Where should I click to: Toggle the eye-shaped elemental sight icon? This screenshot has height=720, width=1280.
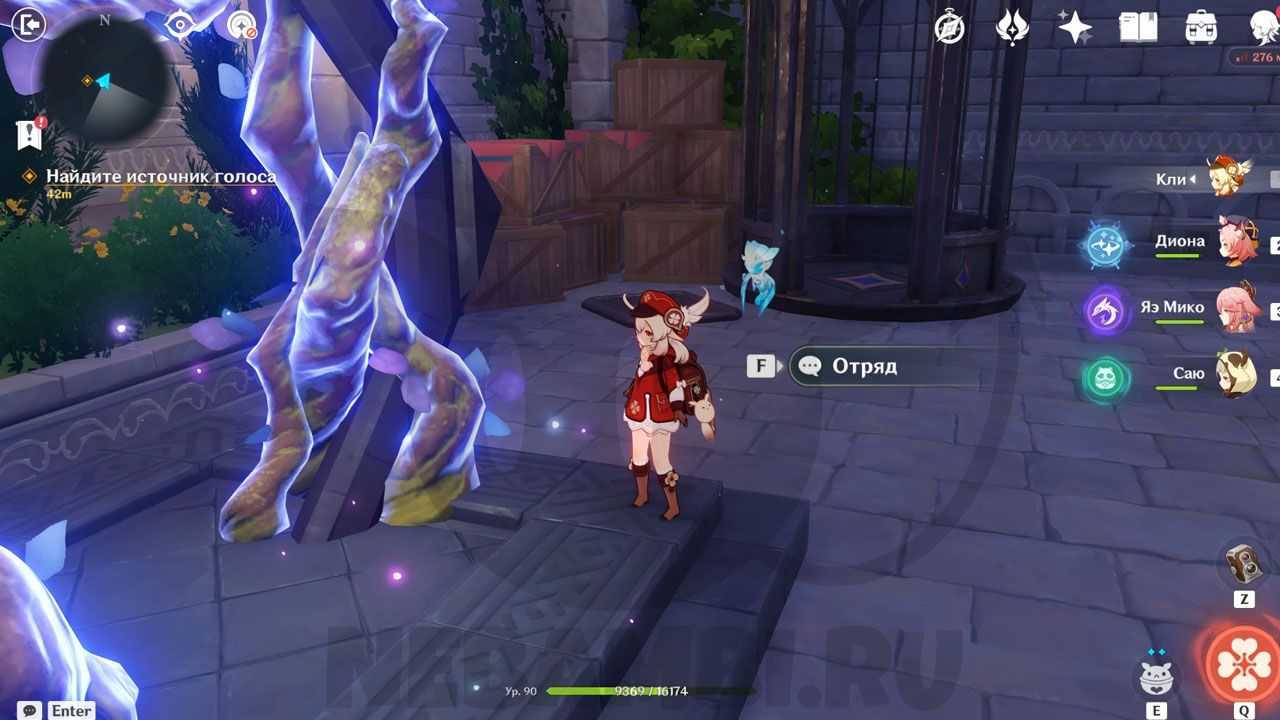pyautogui.click(x=180, y=25)
